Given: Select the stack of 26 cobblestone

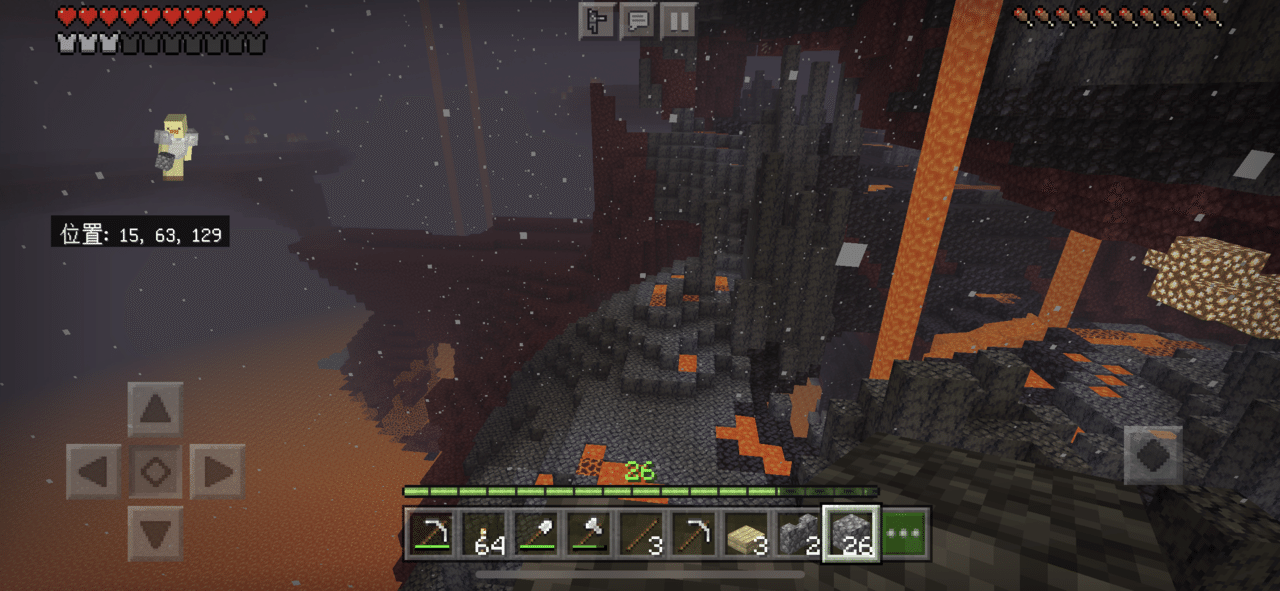Looking at the screenshot, I should click(850, 534).
